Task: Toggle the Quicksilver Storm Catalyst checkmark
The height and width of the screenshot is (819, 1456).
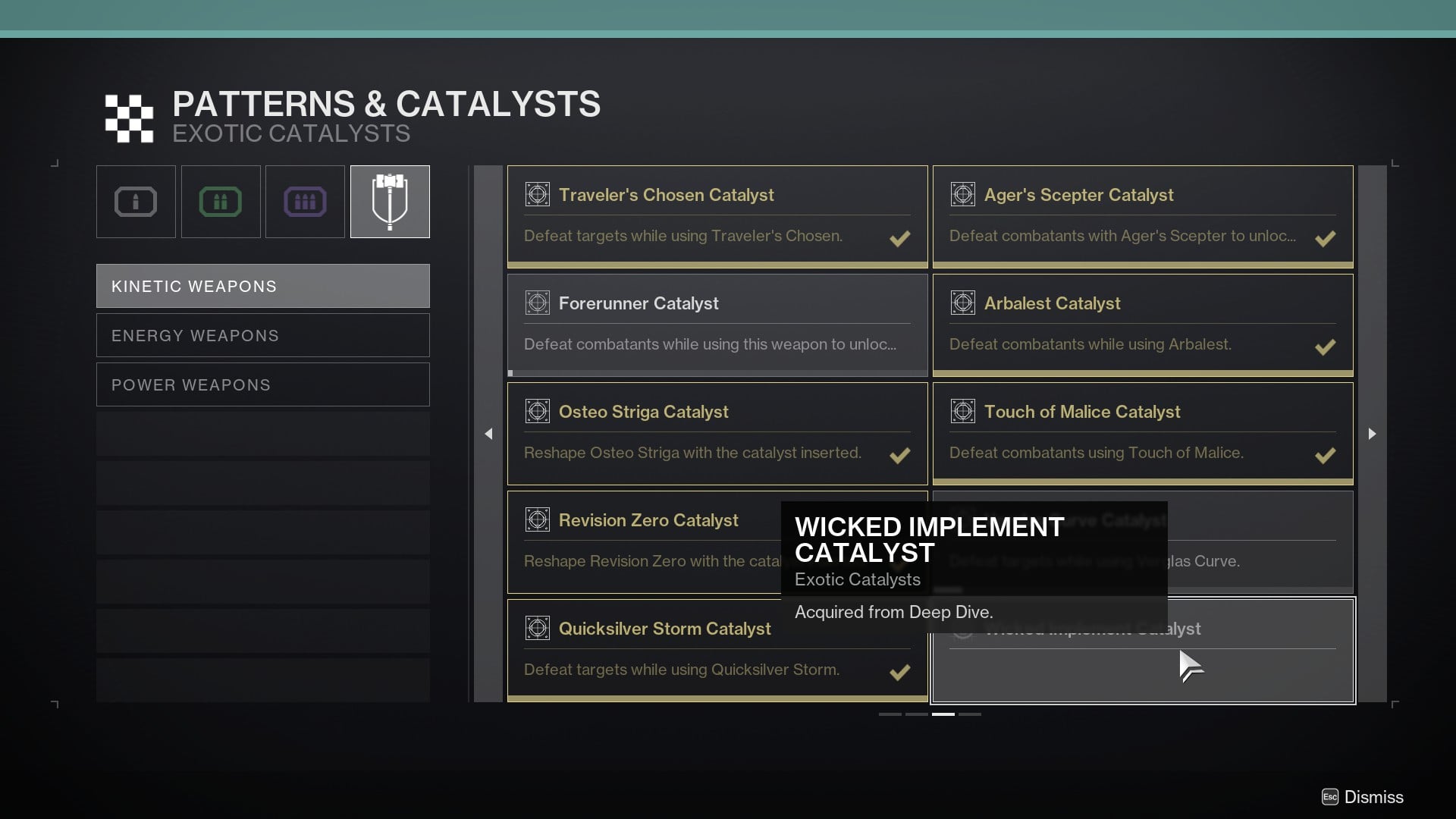Action: pyautogui.click(x=900, y=673)
